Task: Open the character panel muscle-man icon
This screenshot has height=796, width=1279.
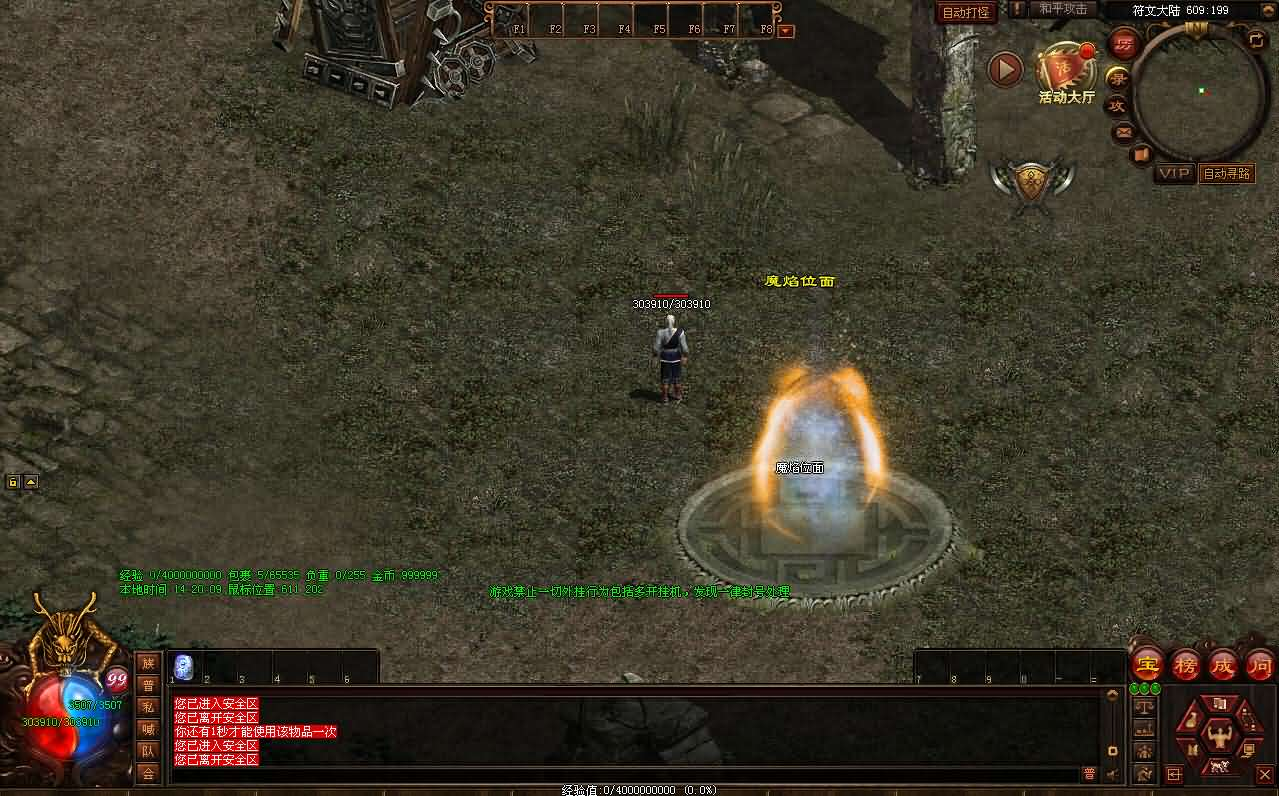Action: tap(1219, 736)
